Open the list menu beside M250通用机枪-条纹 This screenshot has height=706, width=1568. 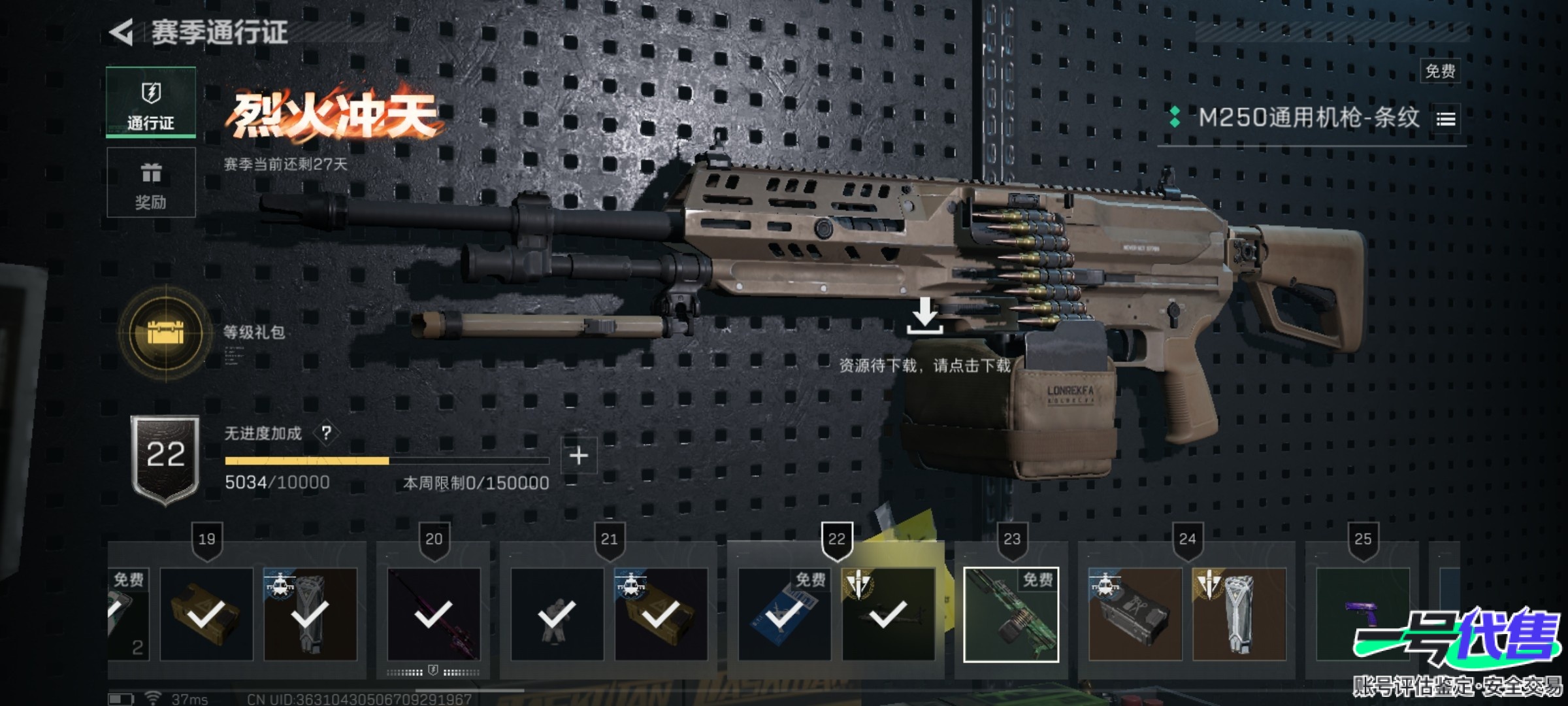(1446, 119)
